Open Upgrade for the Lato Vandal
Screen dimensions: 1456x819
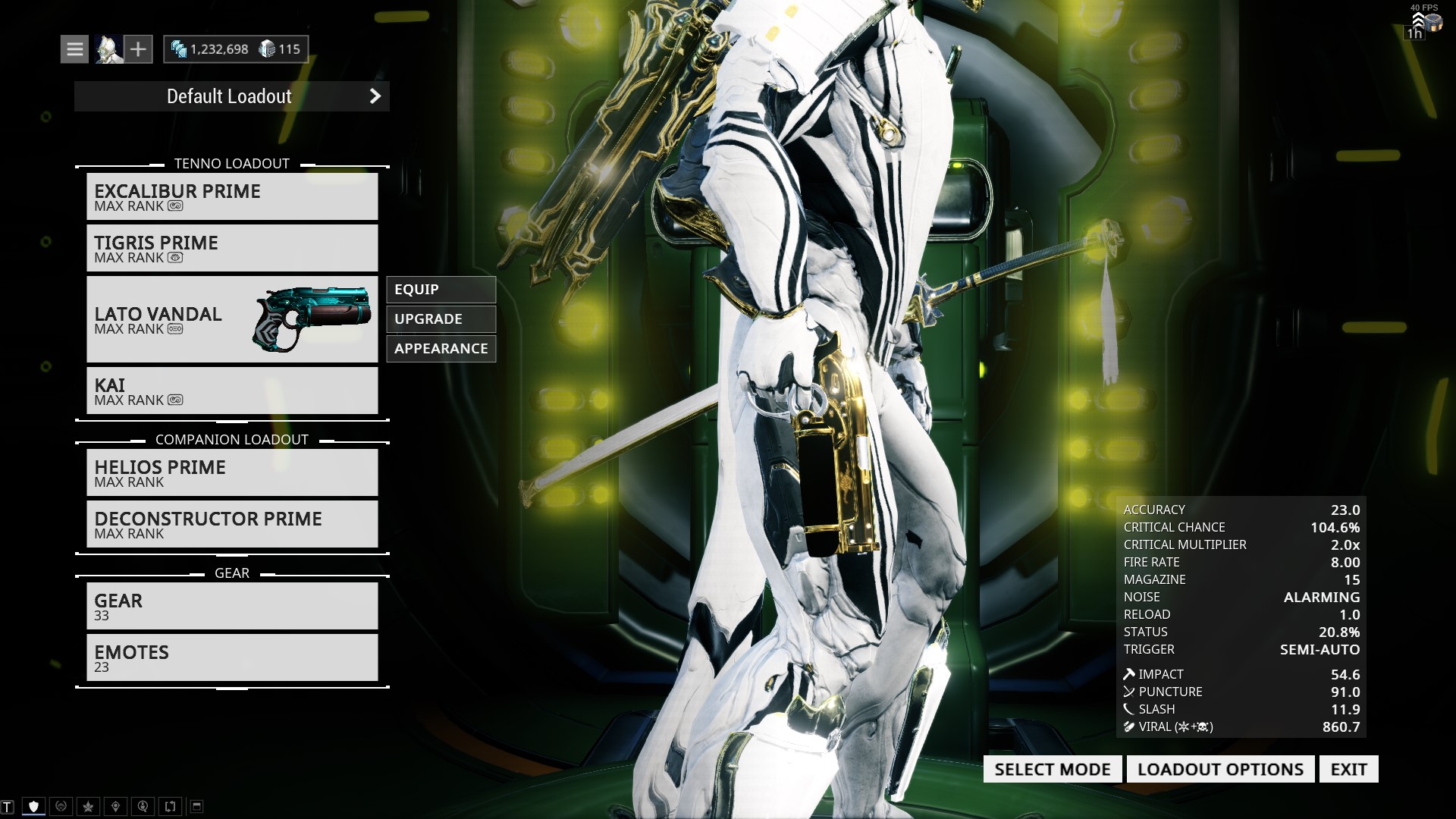coord(441,319)
